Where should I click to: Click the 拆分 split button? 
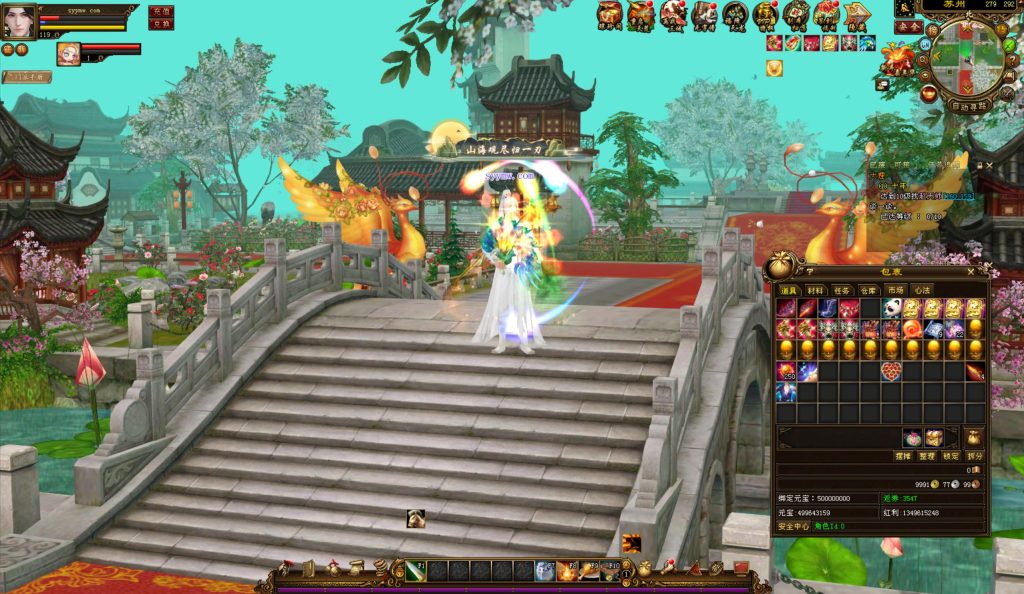(x=975, y=456)
